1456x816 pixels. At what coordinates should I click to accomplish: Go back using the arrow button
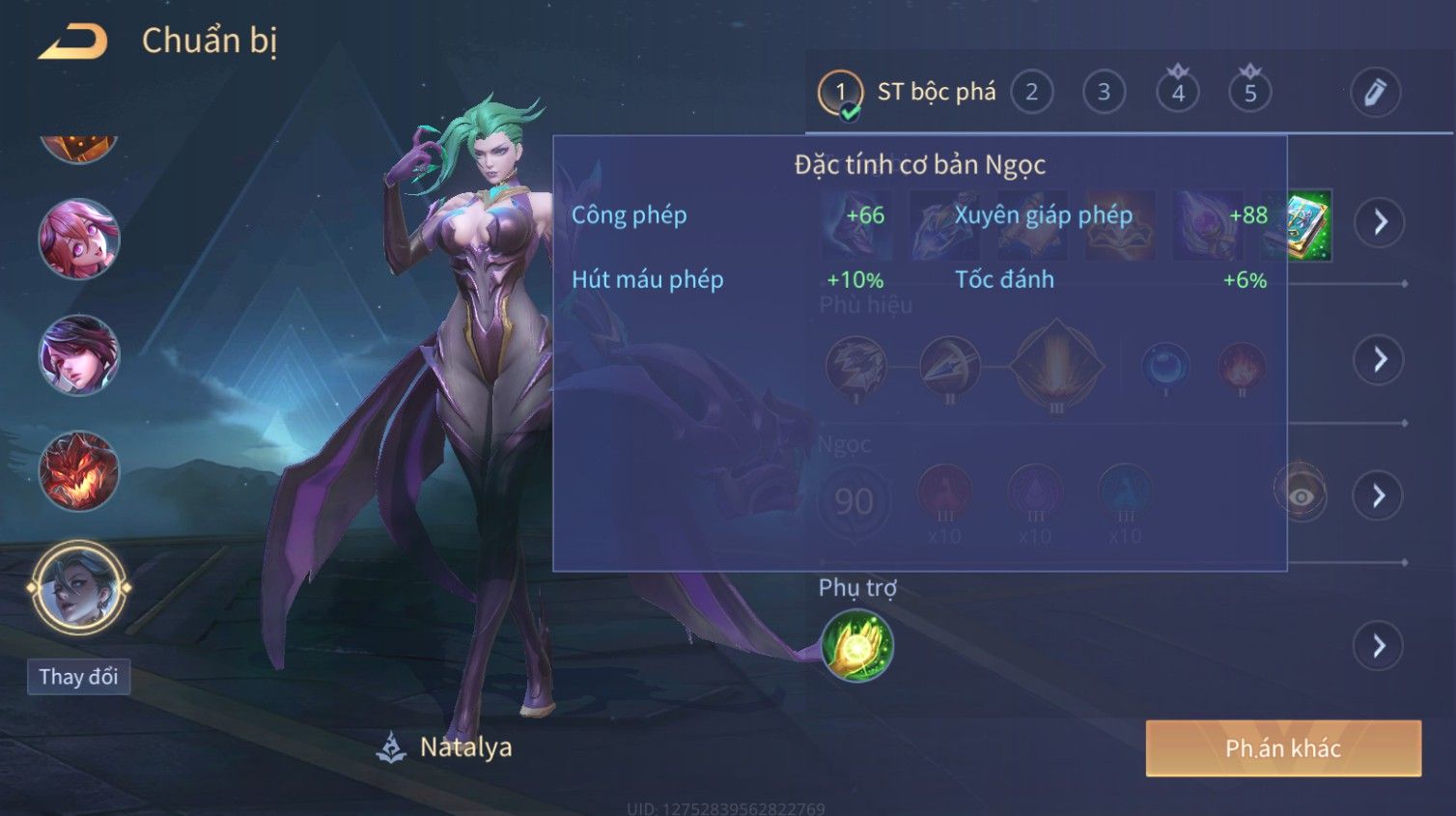pyautogui.click(x=73, y=42)
